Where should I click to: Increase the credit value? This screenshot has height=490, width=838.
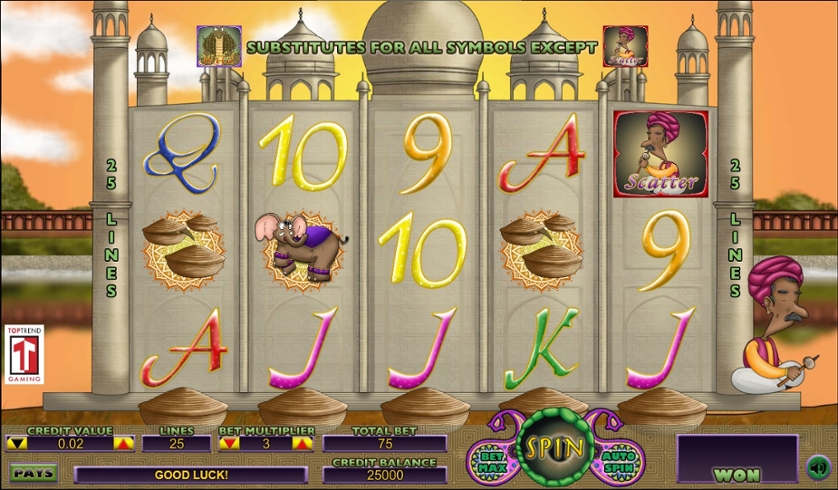click(123, 443)
